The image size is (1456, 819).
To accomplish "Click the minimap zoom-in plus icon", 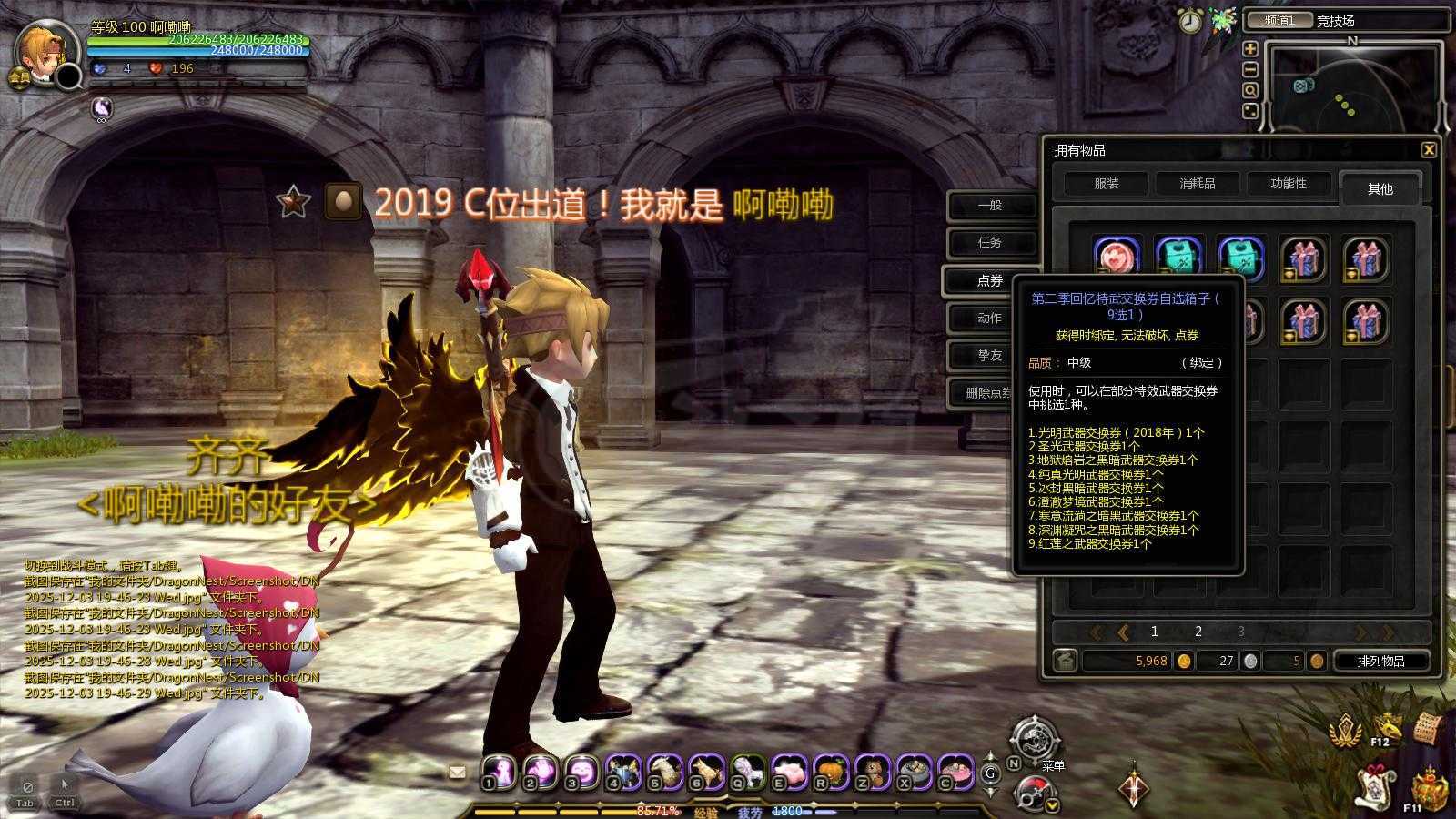I will (x=1250, y=50).
